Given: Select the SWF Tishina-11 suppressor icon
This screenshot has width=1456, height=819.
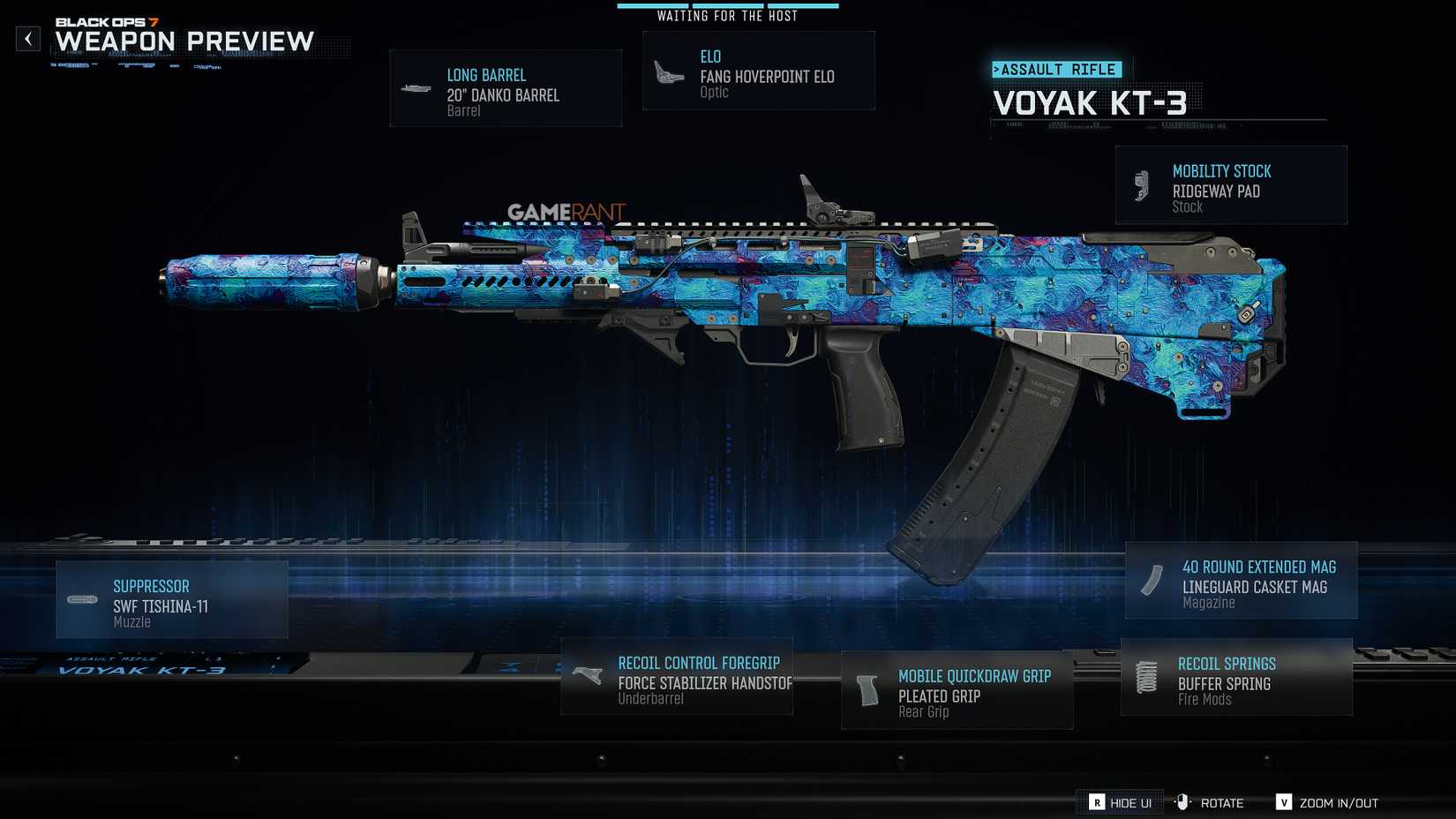Looking at the screenshot, I should (x=81, y=599).
